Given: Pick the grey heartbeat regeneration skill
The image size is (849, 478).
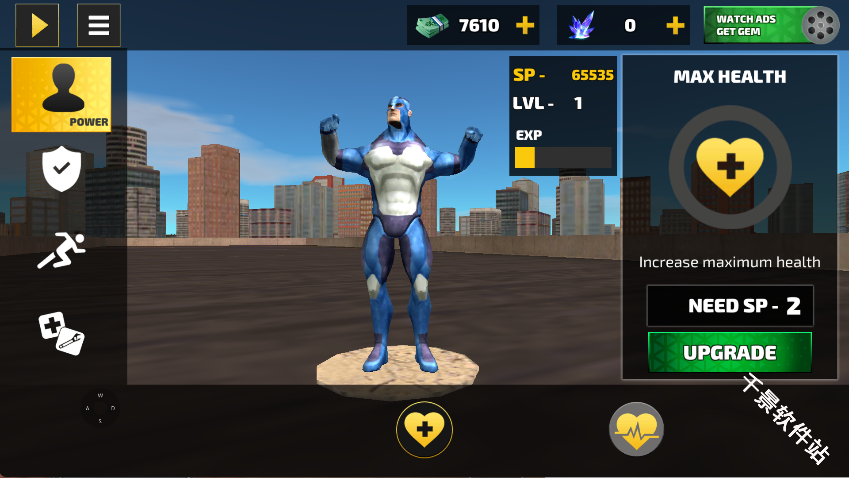Looking at the screenshot, I should [x=636, y=431].
